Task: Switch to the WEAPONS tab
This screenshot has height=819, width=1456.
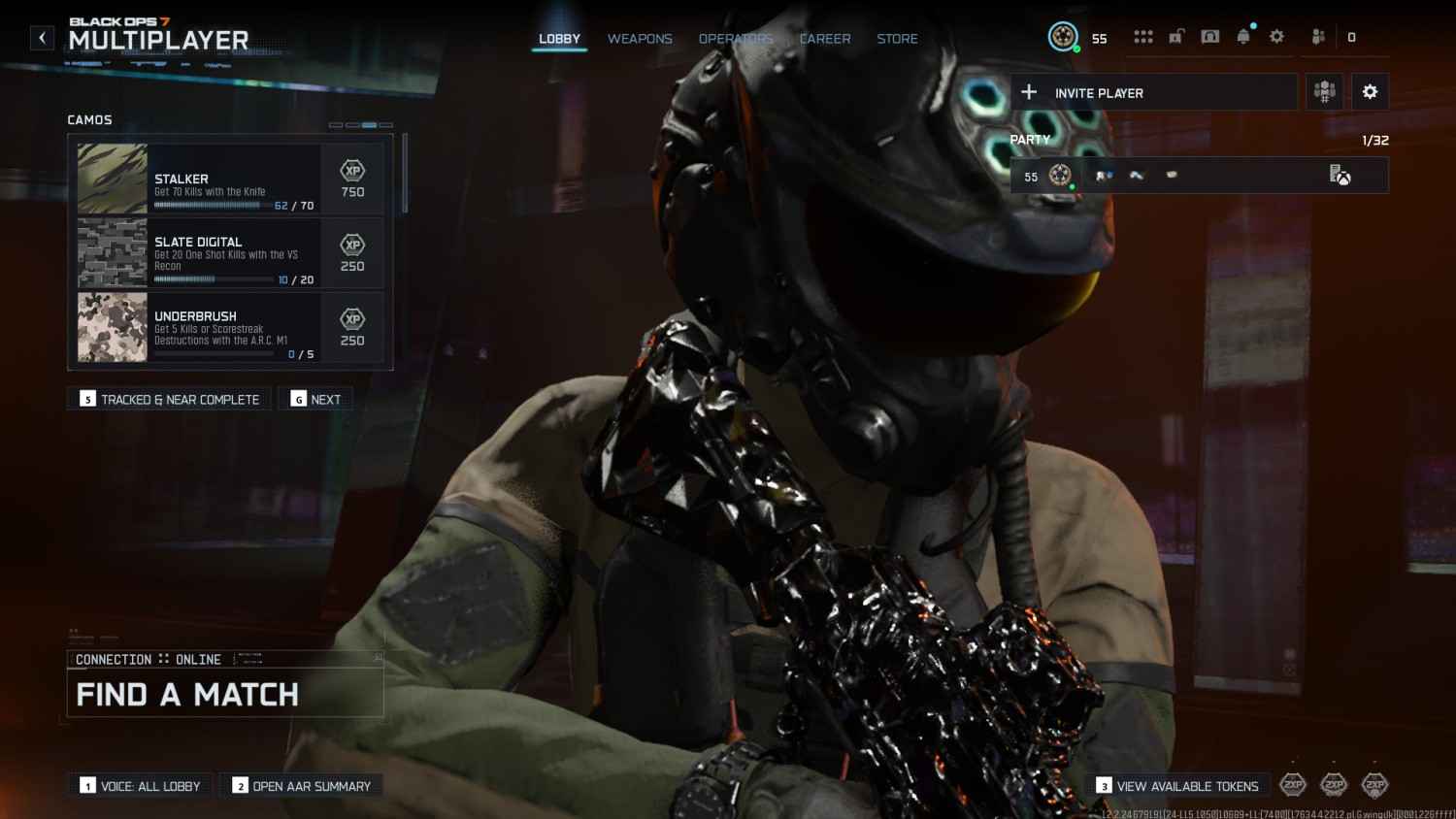Action: coord(640,39)
